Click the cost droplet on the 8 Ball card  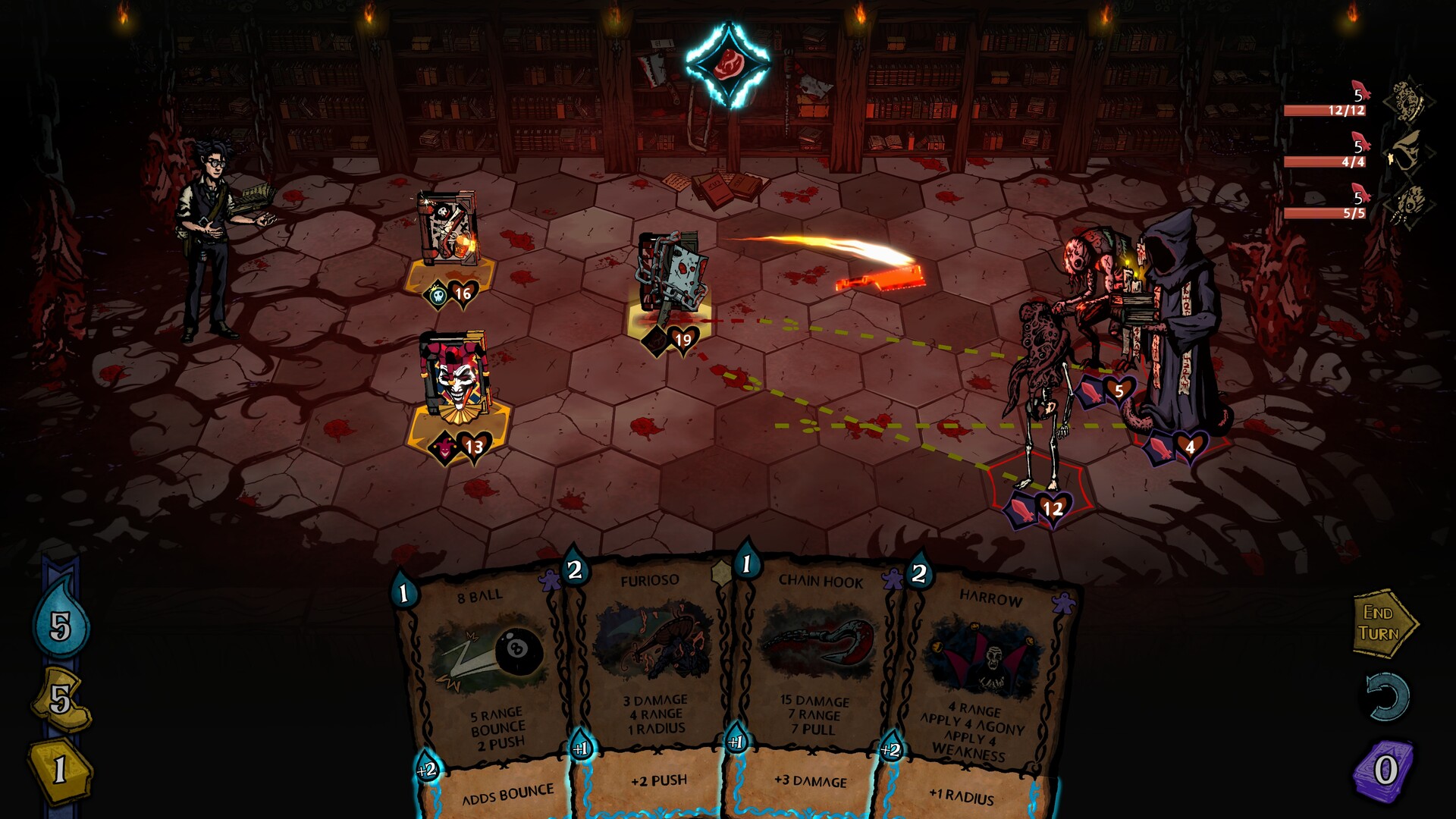click(403, 590)
